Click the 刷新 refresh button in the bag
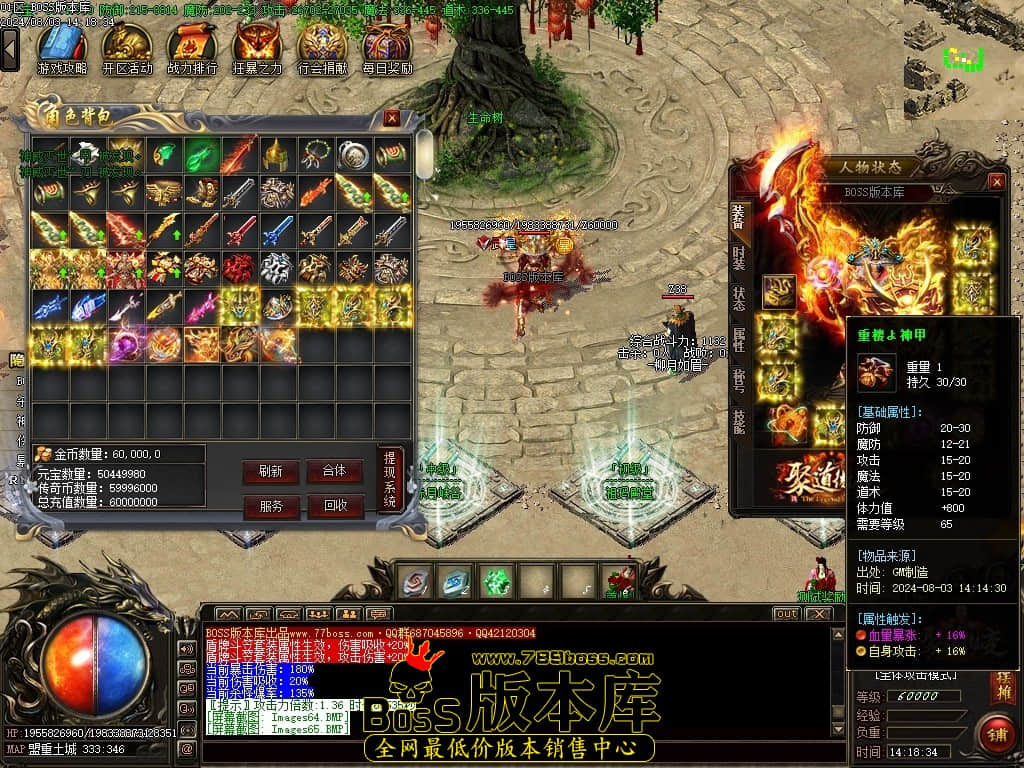Screen dimensions: 1024x768 point(270,471)
